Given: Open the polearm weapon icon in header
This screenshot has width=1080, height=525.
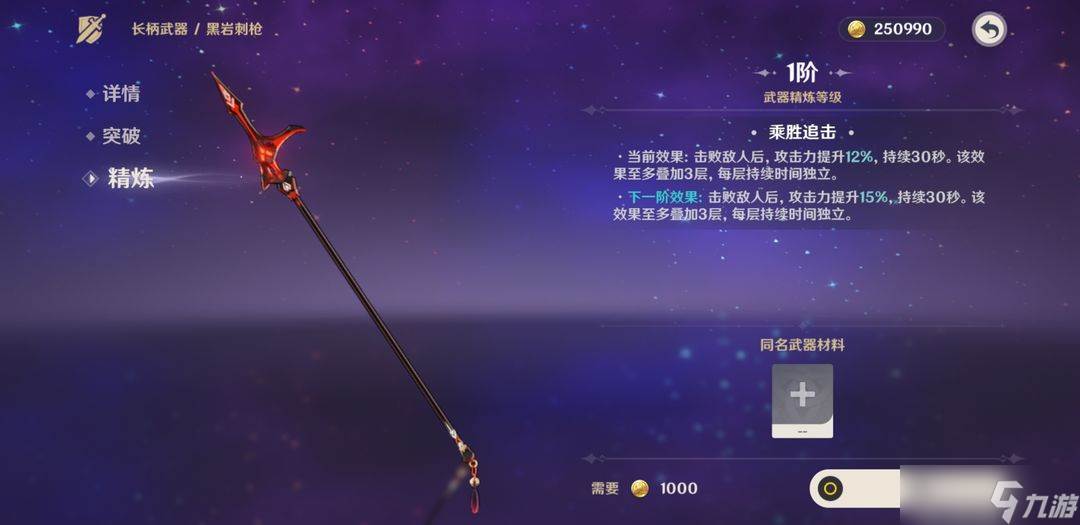Looking at the screenshot, I should (91, 29).
